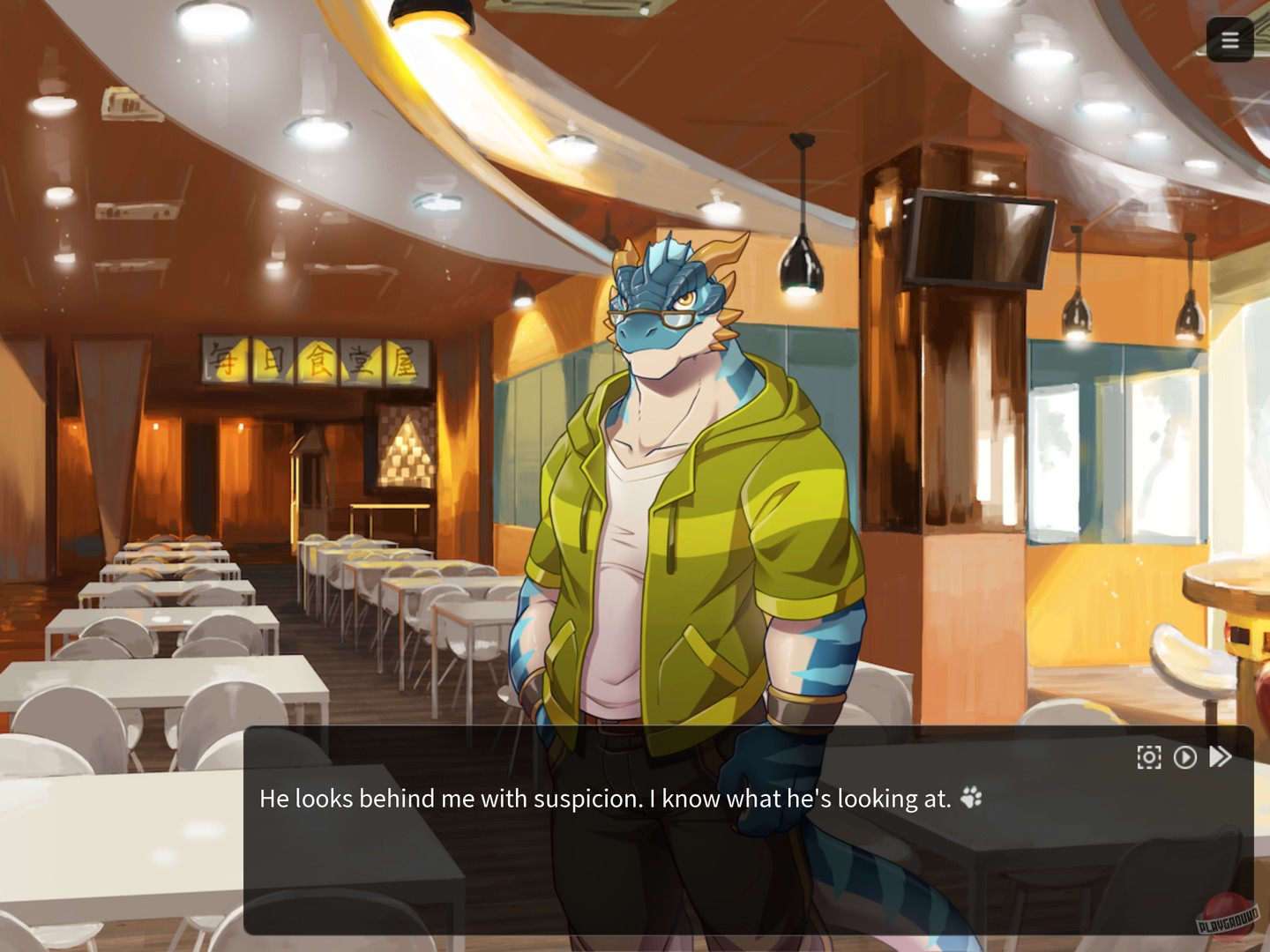Reveal hidden UI with dashed-frame icon
1270x952 pixels.
(1148, 756)
